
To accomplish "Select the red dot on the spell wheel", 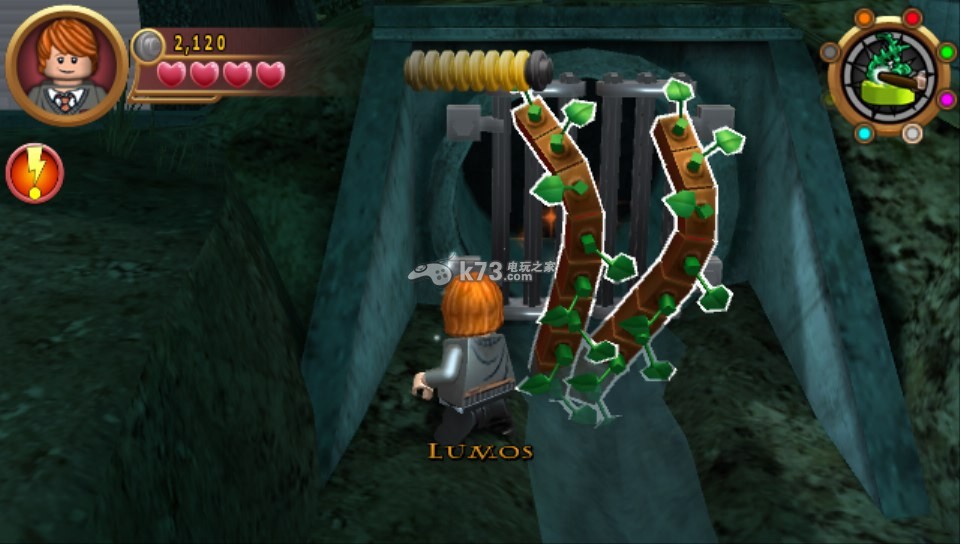I will click(x=912, y=18).
